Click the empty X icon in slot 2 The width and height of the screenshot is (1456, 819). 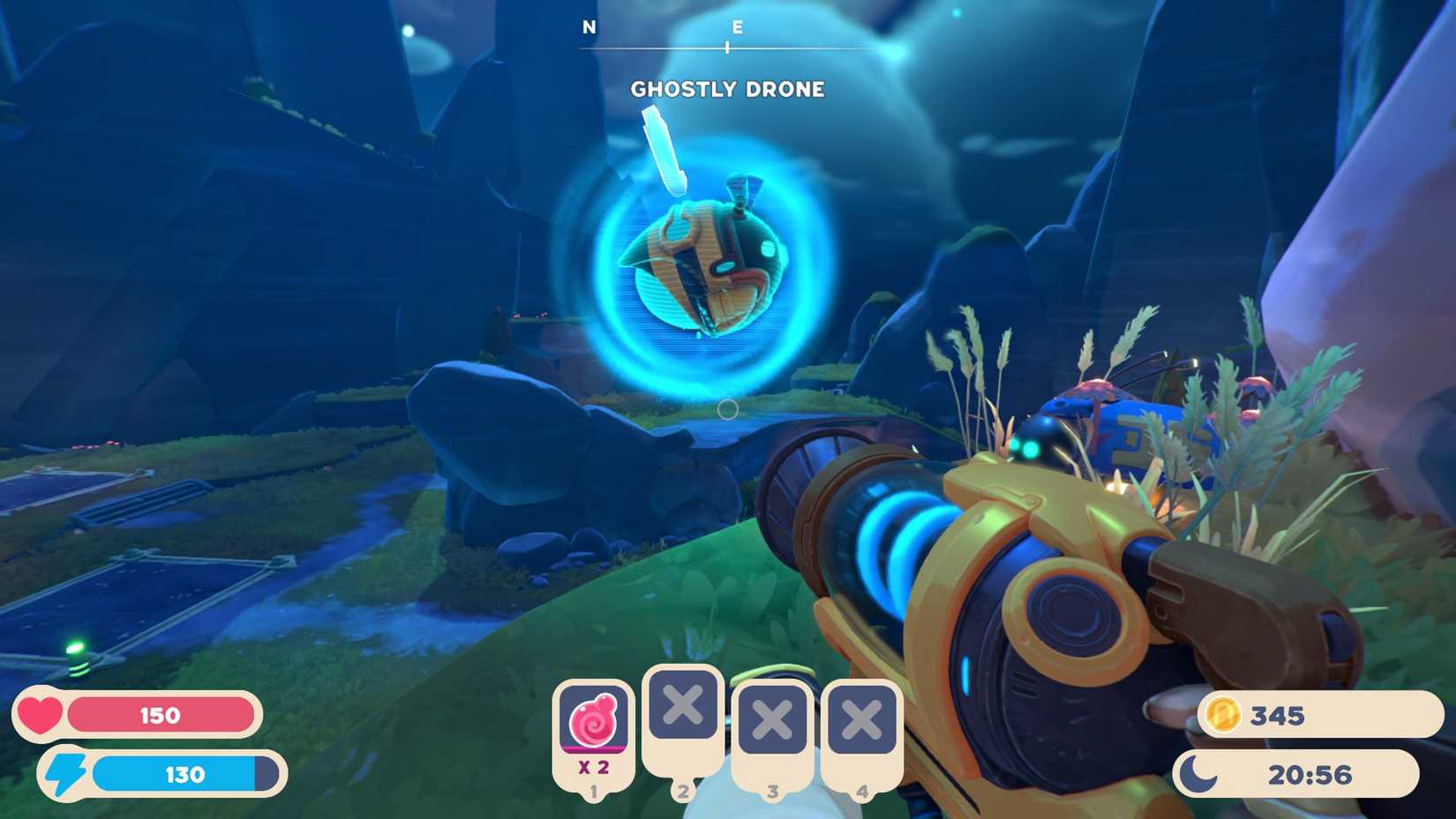tap(682, 704)
